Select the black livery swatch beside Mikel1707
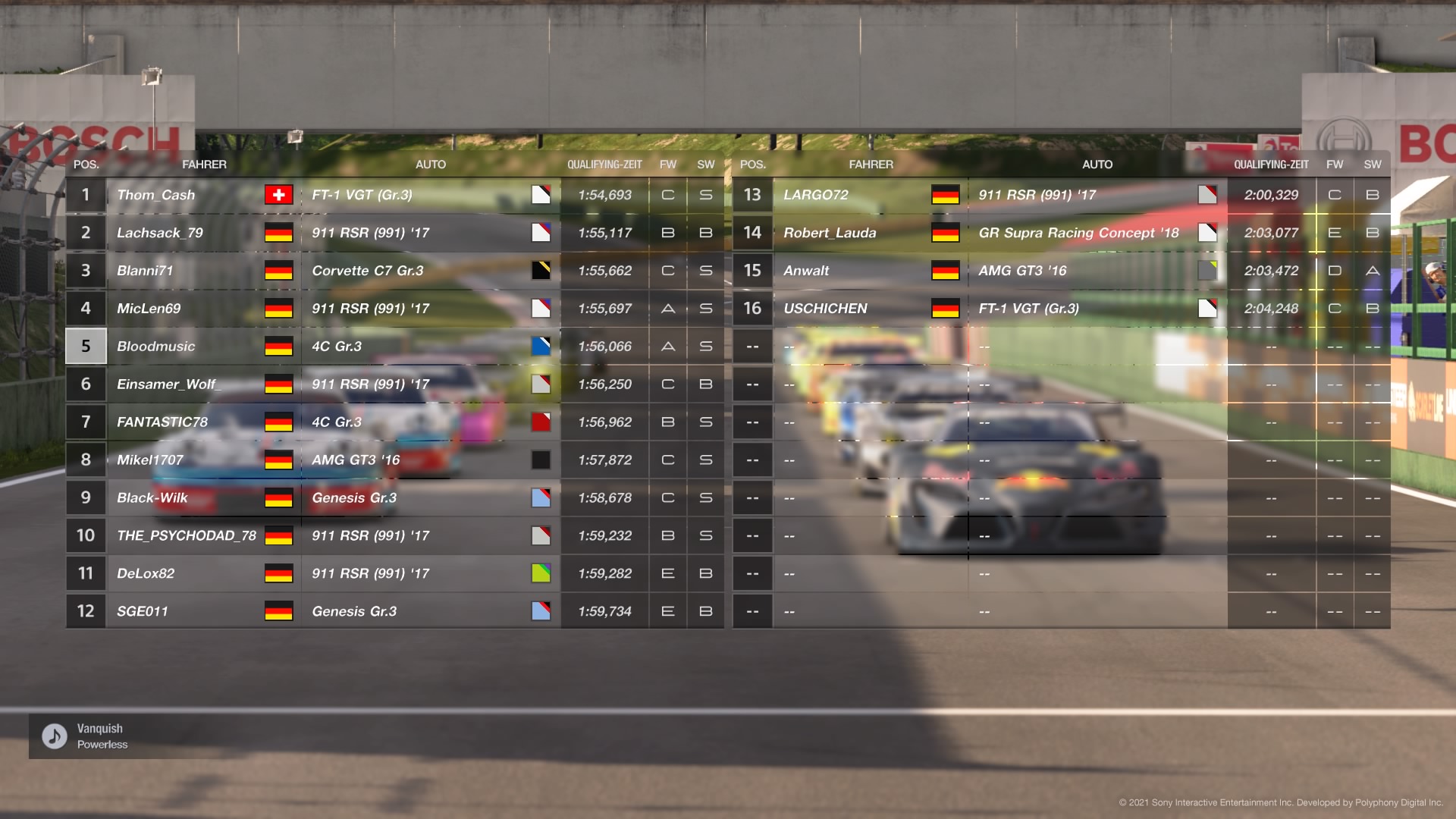The height and width of the screenshot is (819, 1456). [541, 460]
